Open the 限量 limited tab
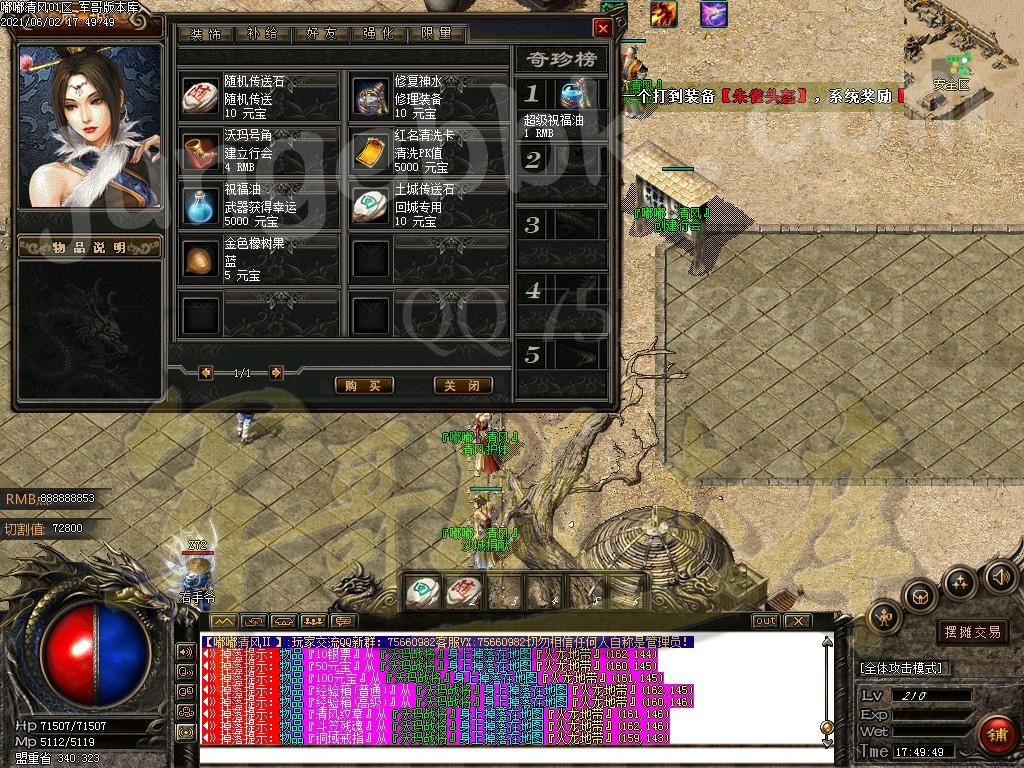Image resolution: width=1024 pixels, height=768 pixels. pyautogui.click(x=437, y=33)
